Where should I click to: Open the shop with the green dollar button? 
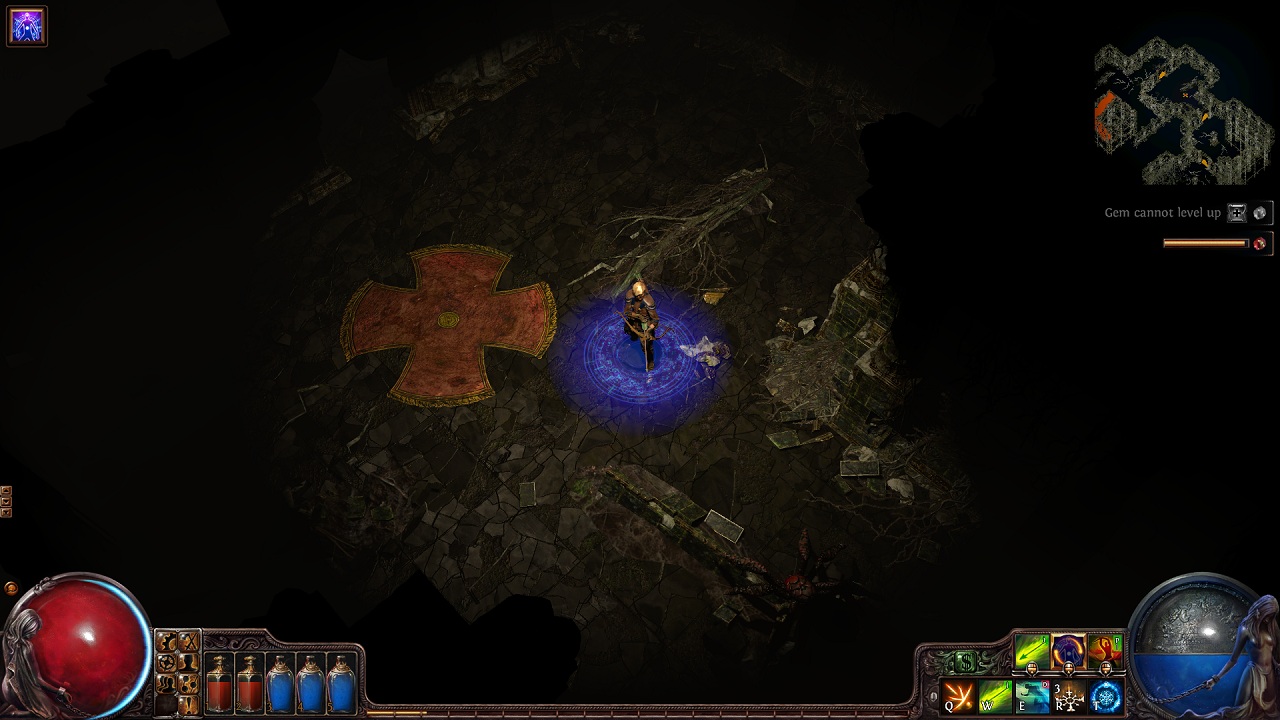coord(964,661)
